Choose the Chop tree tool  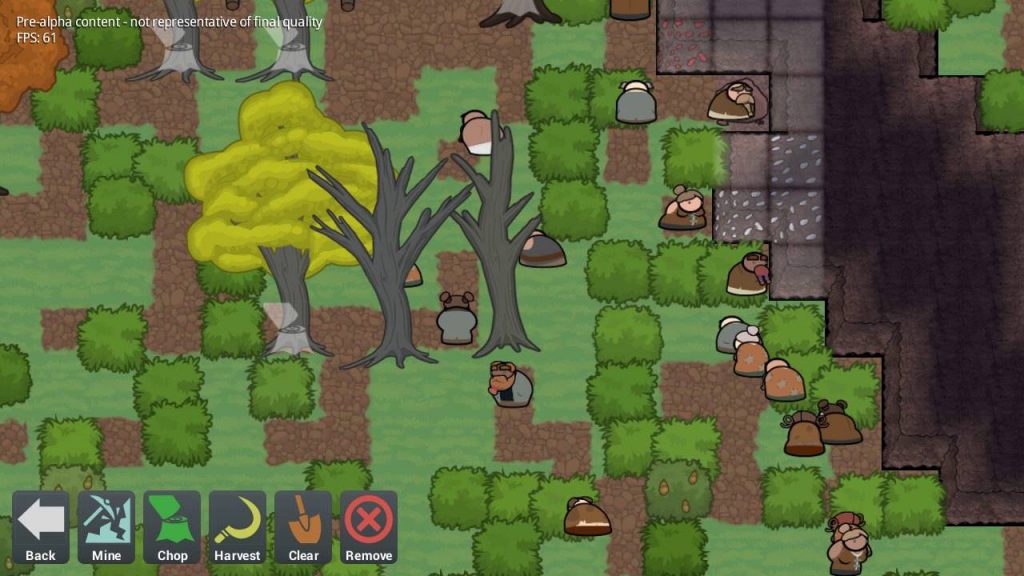[172, 527]
